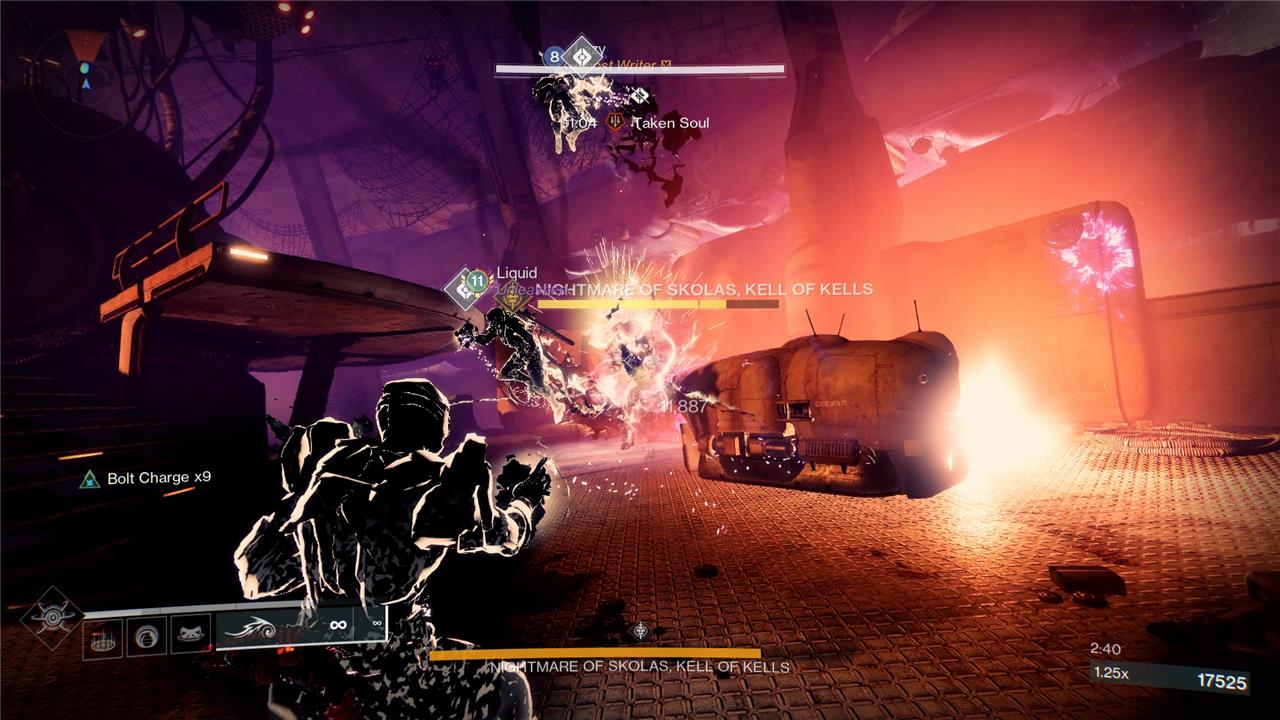Click fireteam member Liquid's nameplate emblem
Viewport: 1280px width, 720px height.
(464, 287)
